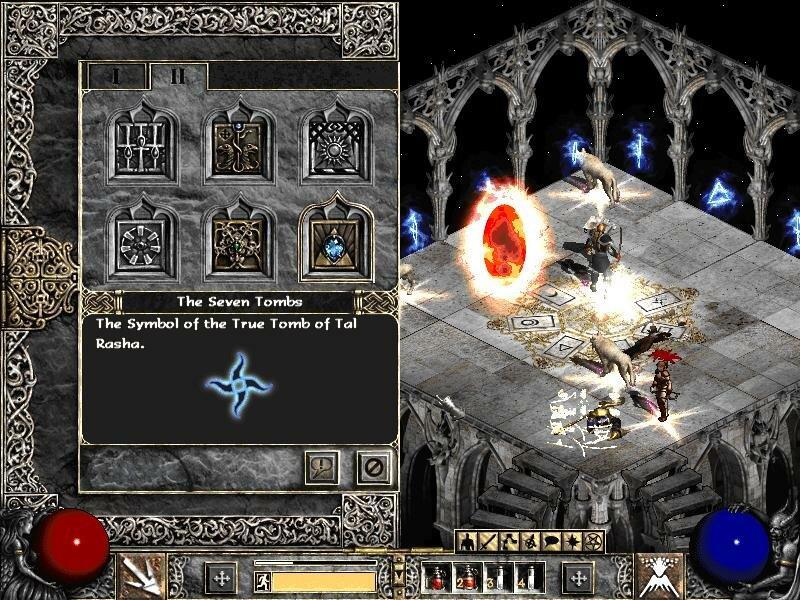Play the quest speech bubble button

[323, 466]
